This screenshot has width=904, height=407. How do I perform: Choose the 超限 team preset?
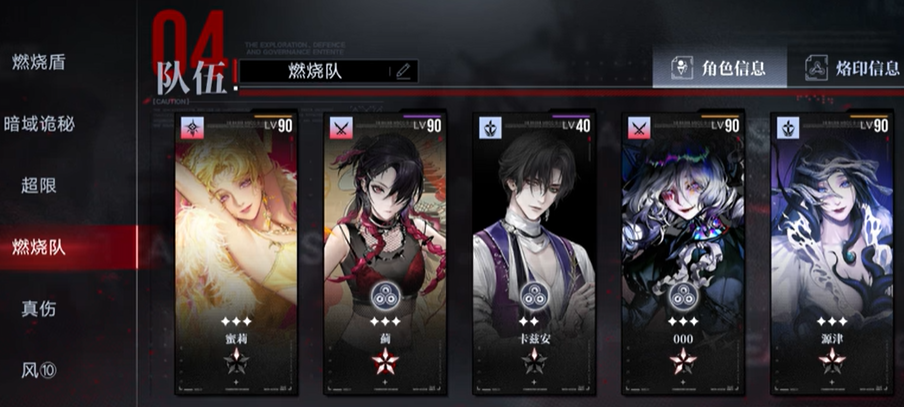[x=39, y=186]
